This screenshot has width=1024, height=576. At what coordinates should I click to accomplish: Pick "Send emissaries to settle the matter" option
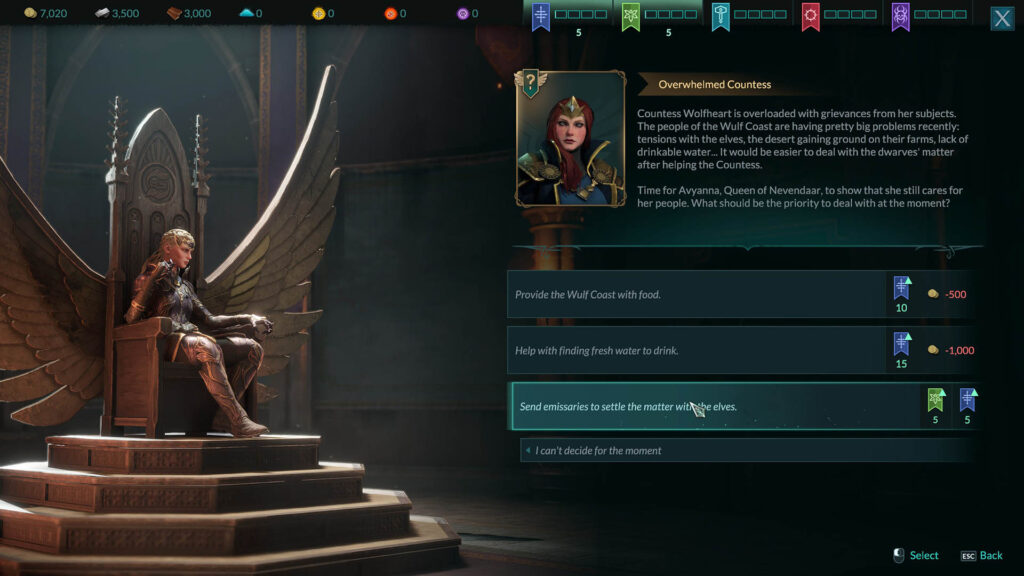712,406
